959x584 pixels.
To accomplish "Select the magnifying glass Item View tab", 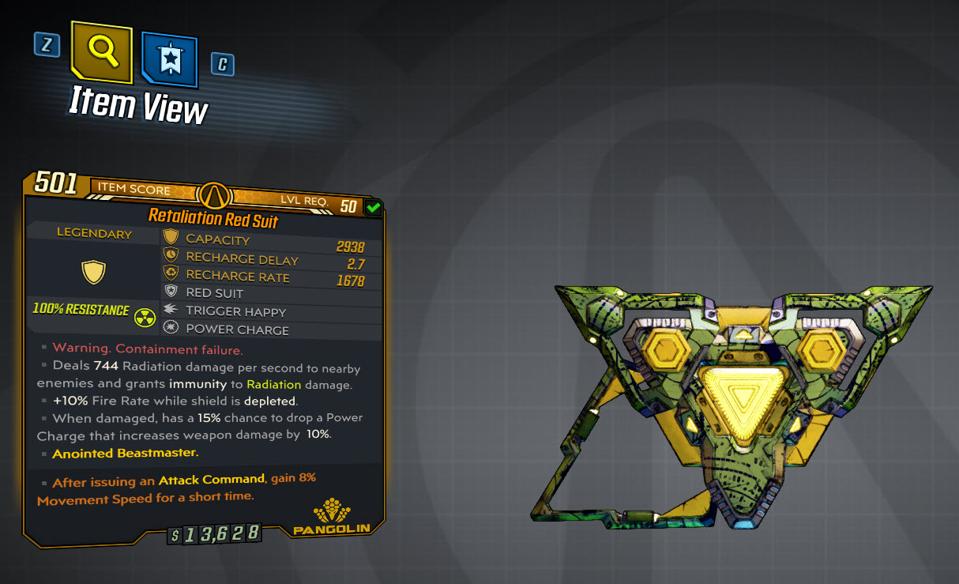I will [x=102, y=51].
